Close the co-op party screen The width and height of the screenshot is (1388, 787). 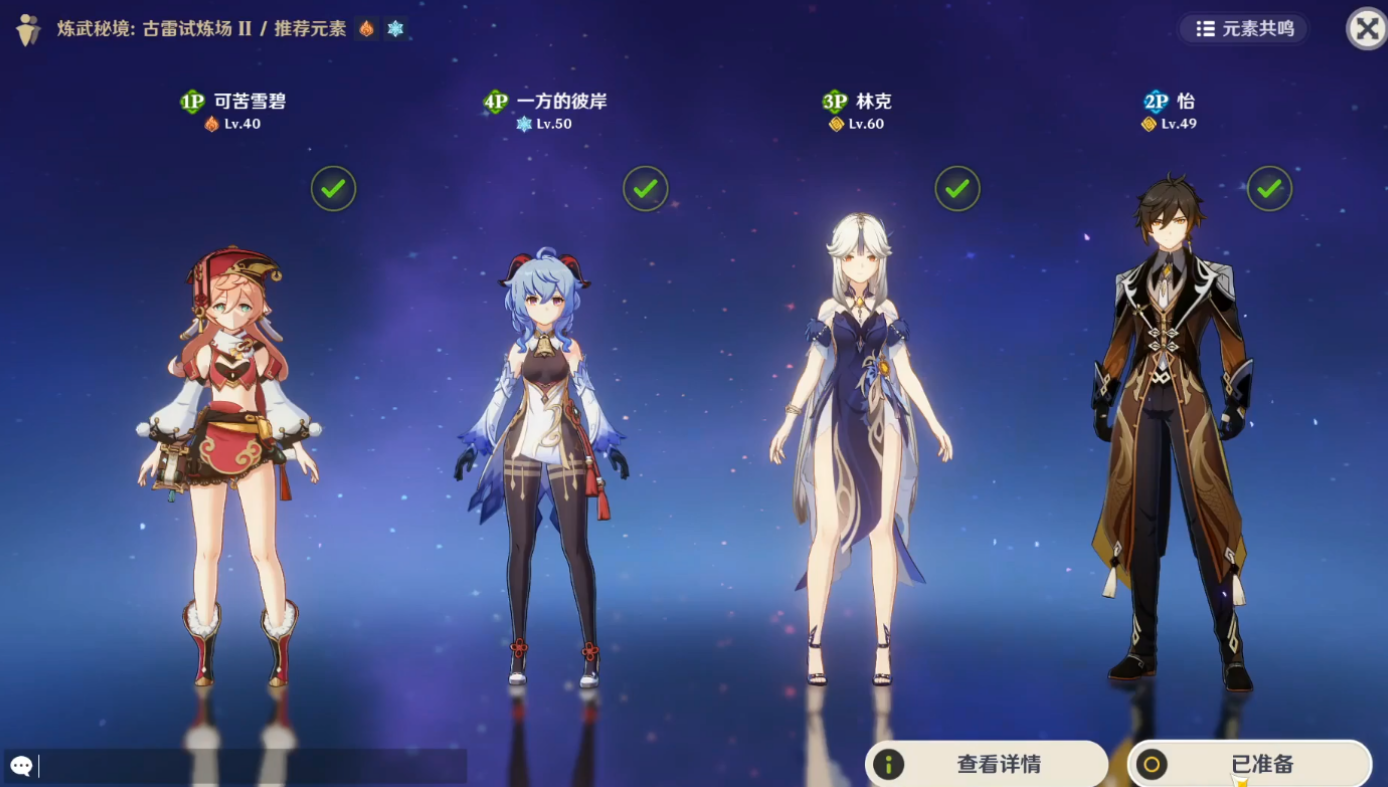coord(1366,29)
